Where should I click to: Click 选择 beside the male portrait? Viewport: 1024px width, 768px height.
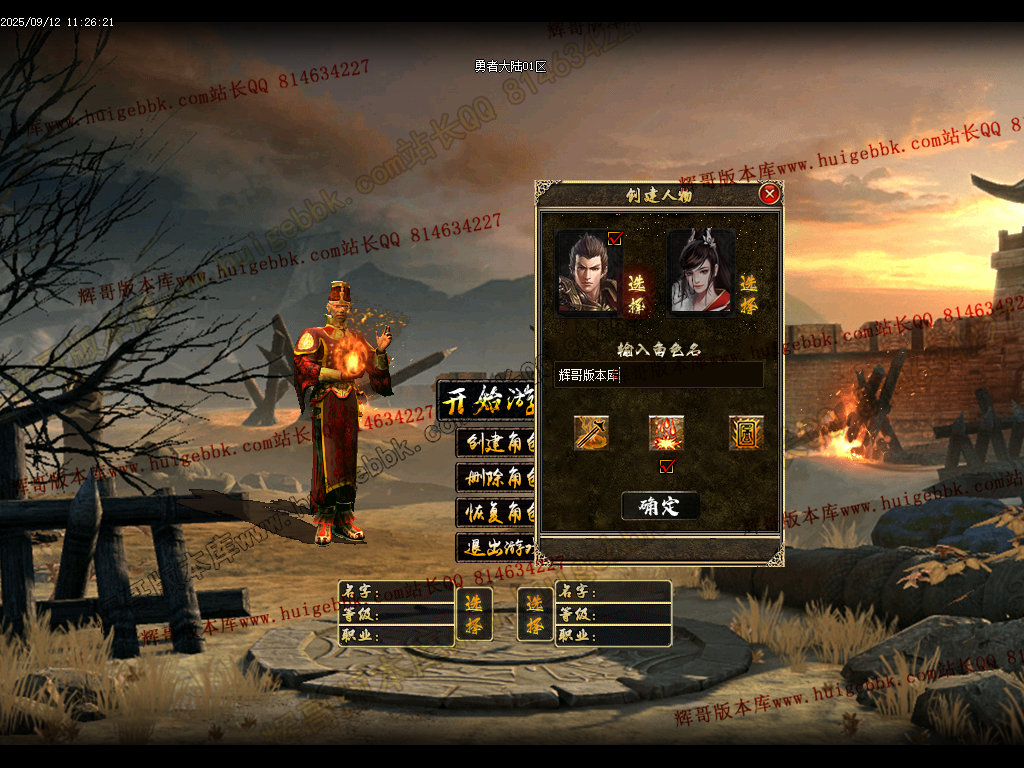pos(636,291)
